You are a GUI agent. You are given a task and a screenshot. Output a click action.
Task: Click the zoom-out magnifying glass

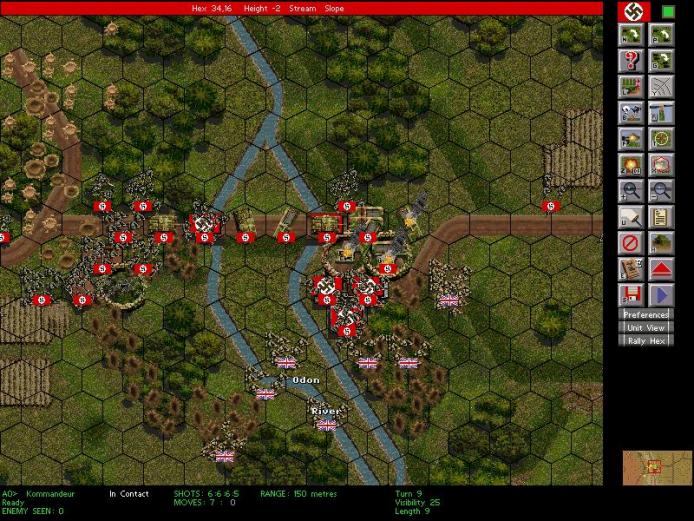tap(660, 191)
